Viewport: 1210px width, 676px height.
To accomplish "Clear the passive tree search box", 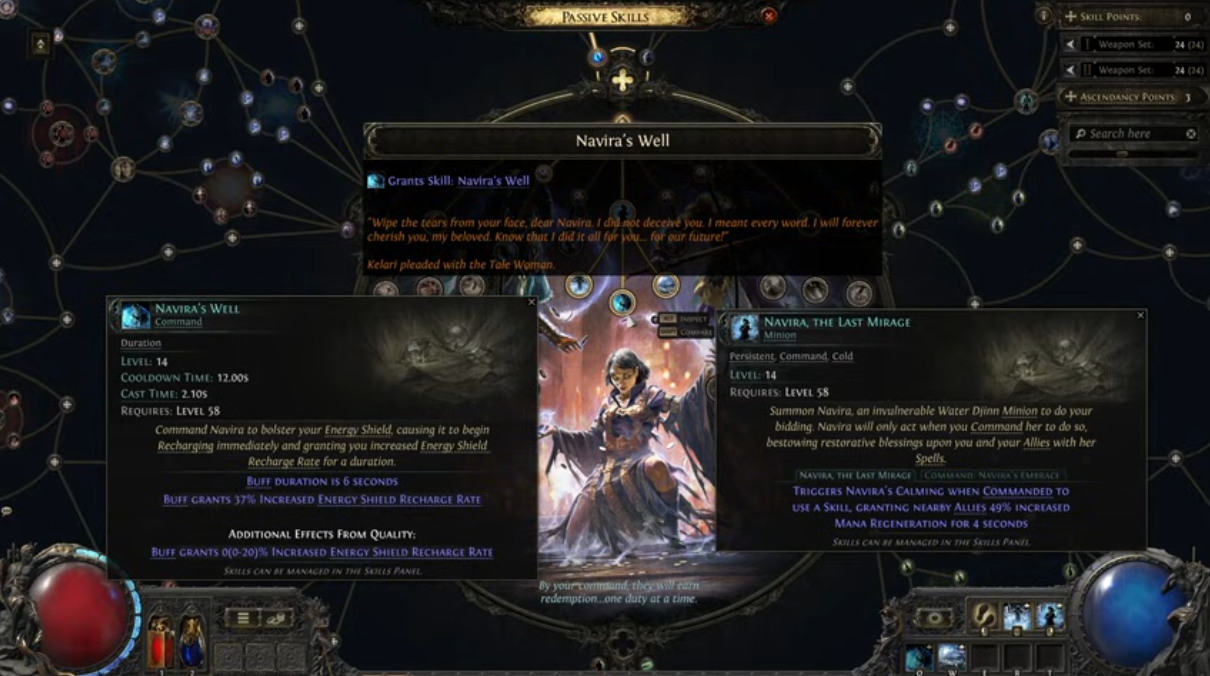I will coord(1191,134).
